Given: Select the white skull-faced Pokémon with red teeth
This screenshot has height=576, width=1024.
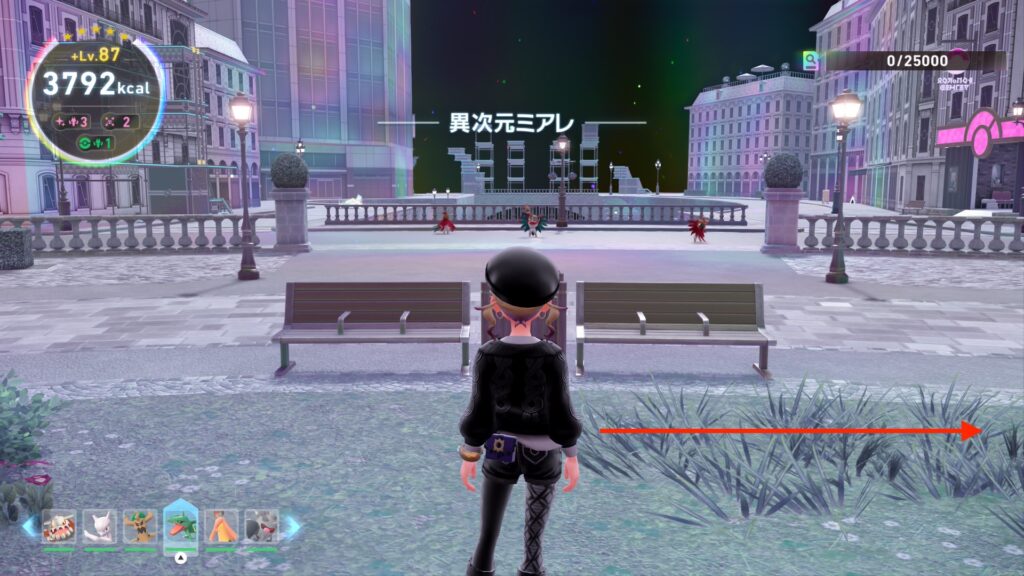Looking at the screenshot, I should click(59, 525).
